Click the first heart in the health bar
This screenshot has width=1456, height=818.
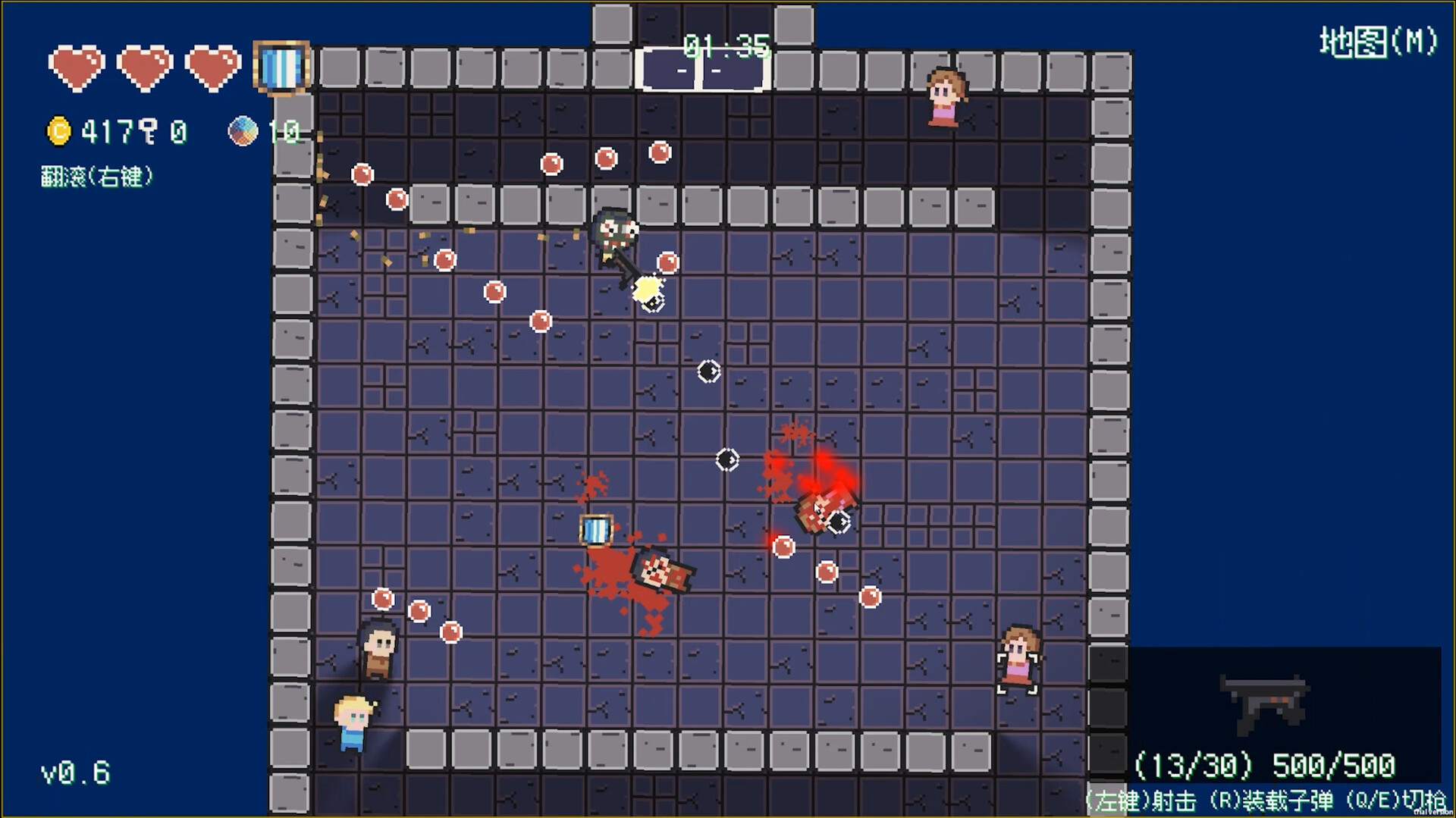76,67
